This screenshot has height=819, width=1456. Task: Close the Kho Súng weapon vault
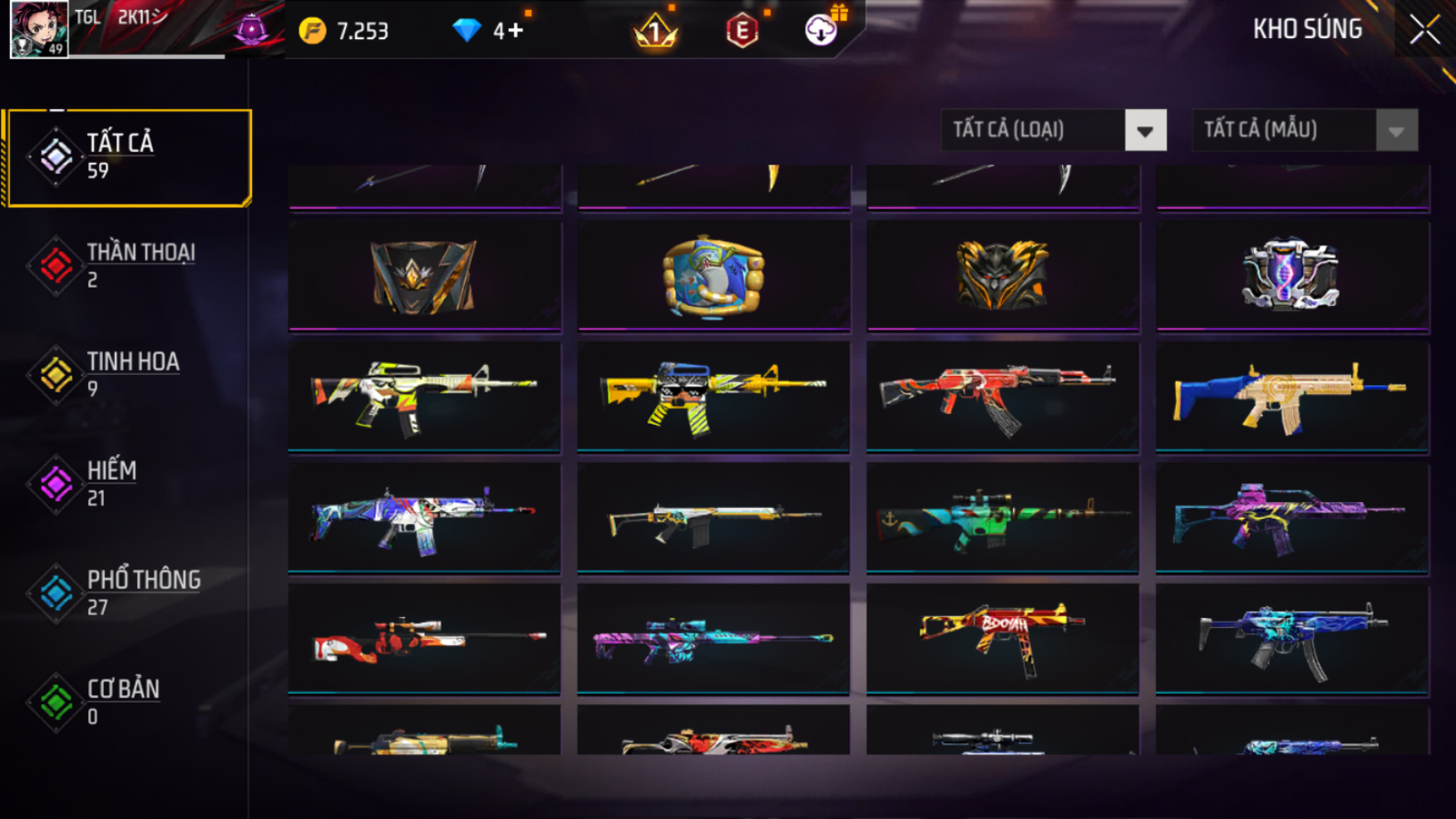(x=1424, y=30)
